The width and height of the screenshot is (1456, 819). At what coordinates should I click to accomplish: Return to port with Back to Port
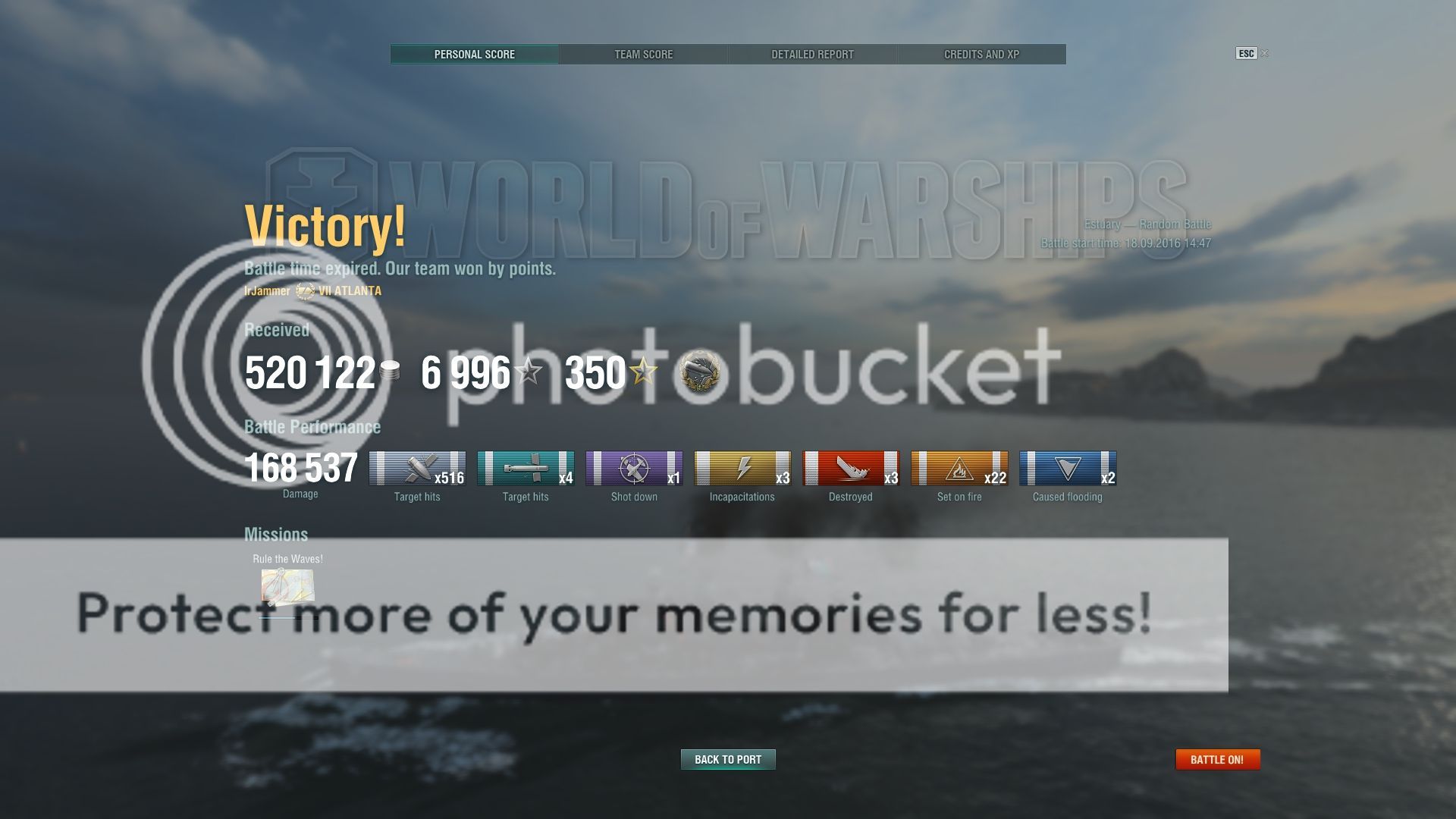(x=728, y=759)
